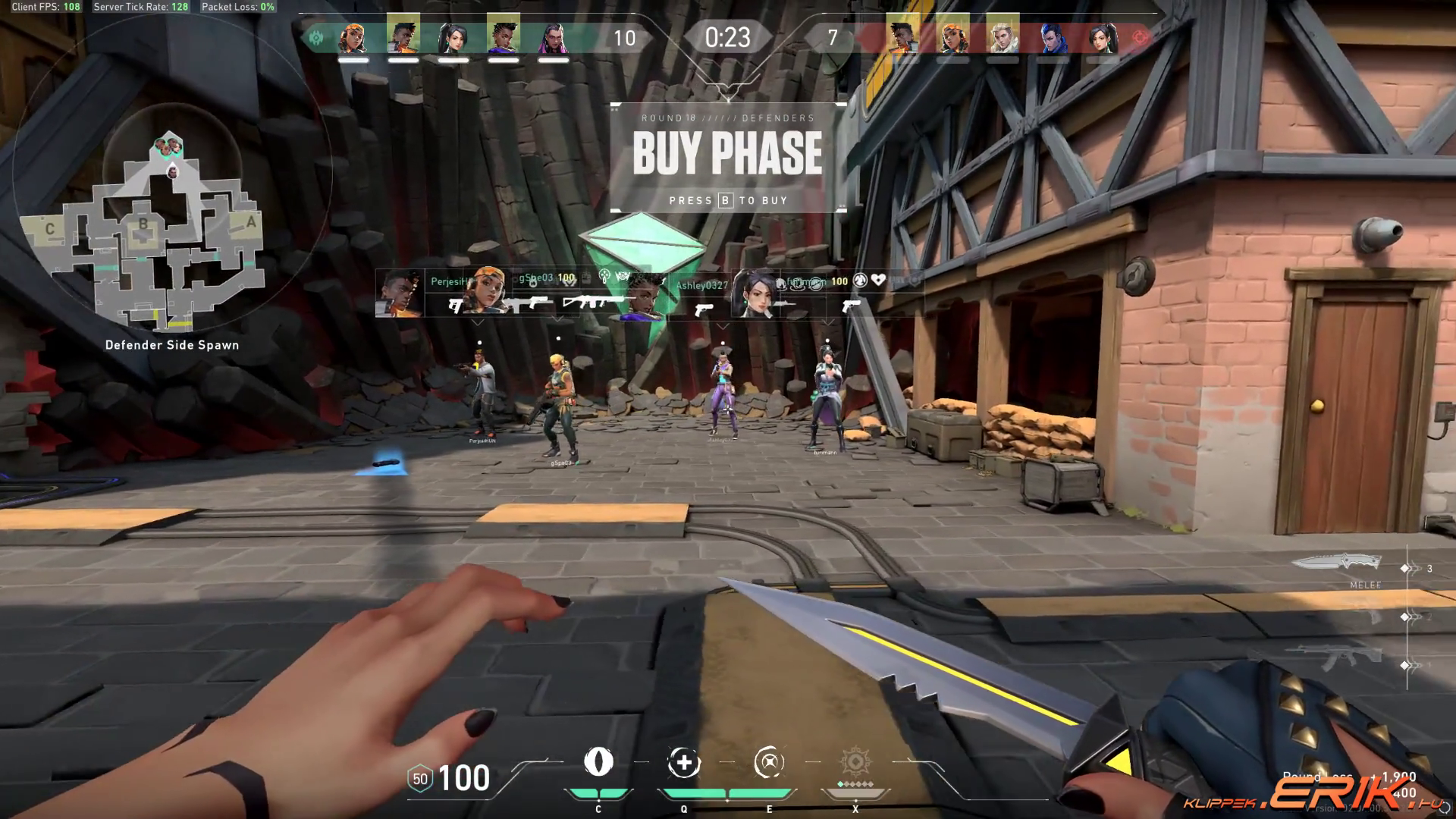Activate the Leer eye ability
Screen dimensions: 1456x819
tap(598, 762)
